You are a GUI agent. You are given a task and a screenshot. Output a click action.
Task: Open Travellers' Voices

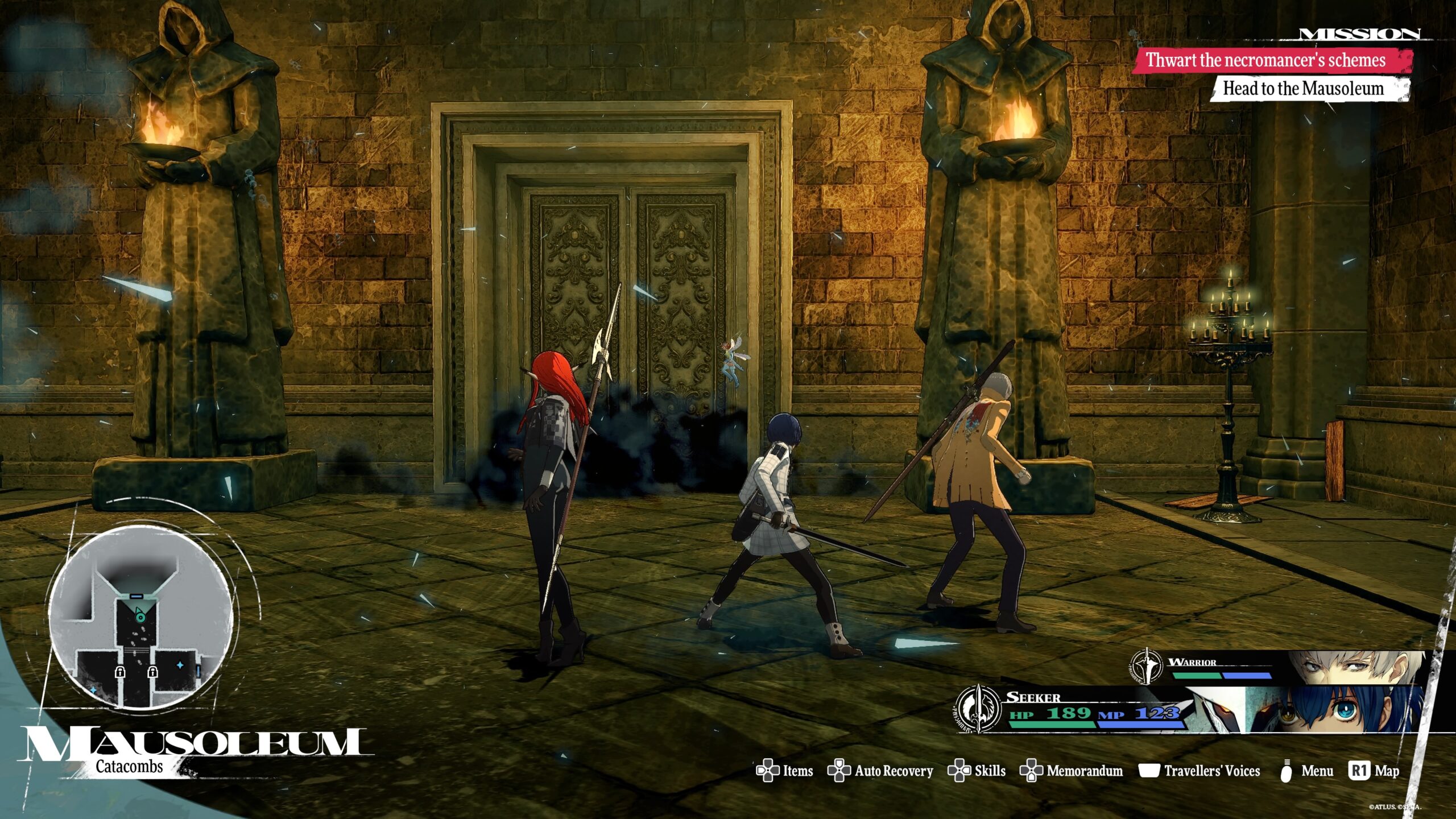[1199, 771]
